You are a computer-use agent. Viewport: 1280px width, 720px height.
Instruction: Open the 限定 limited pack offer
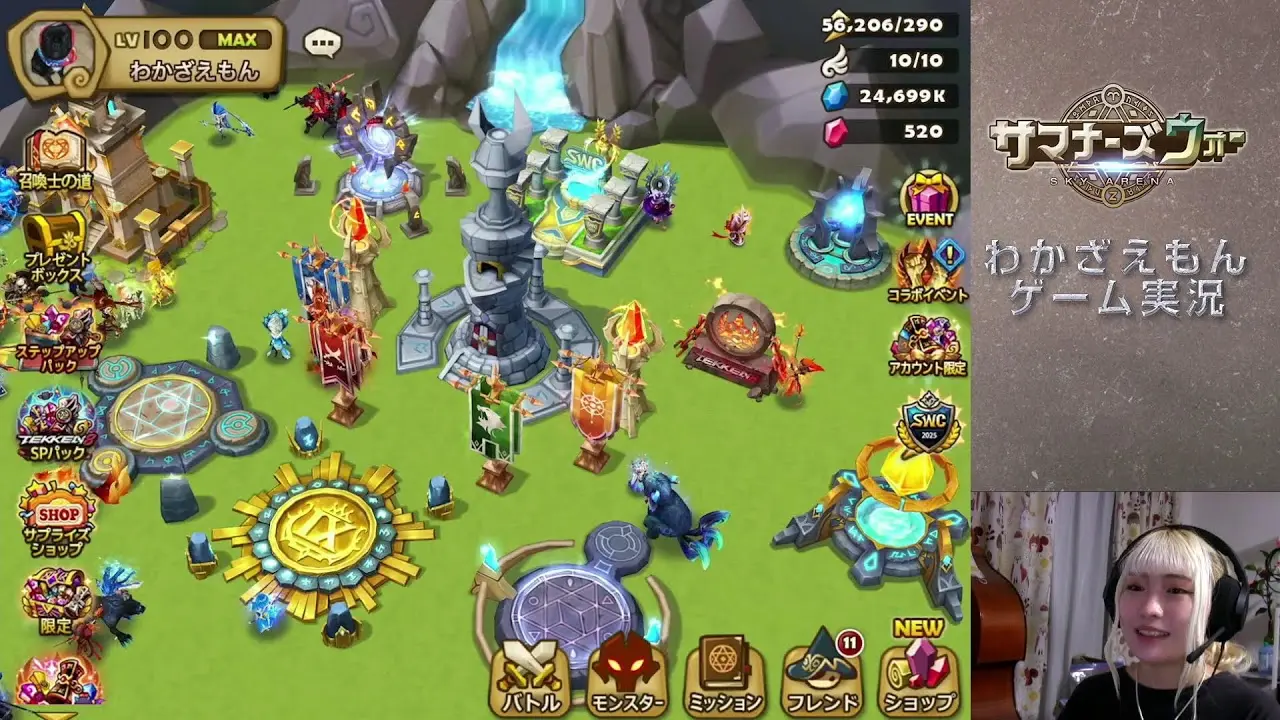click(x=56, y=600)
